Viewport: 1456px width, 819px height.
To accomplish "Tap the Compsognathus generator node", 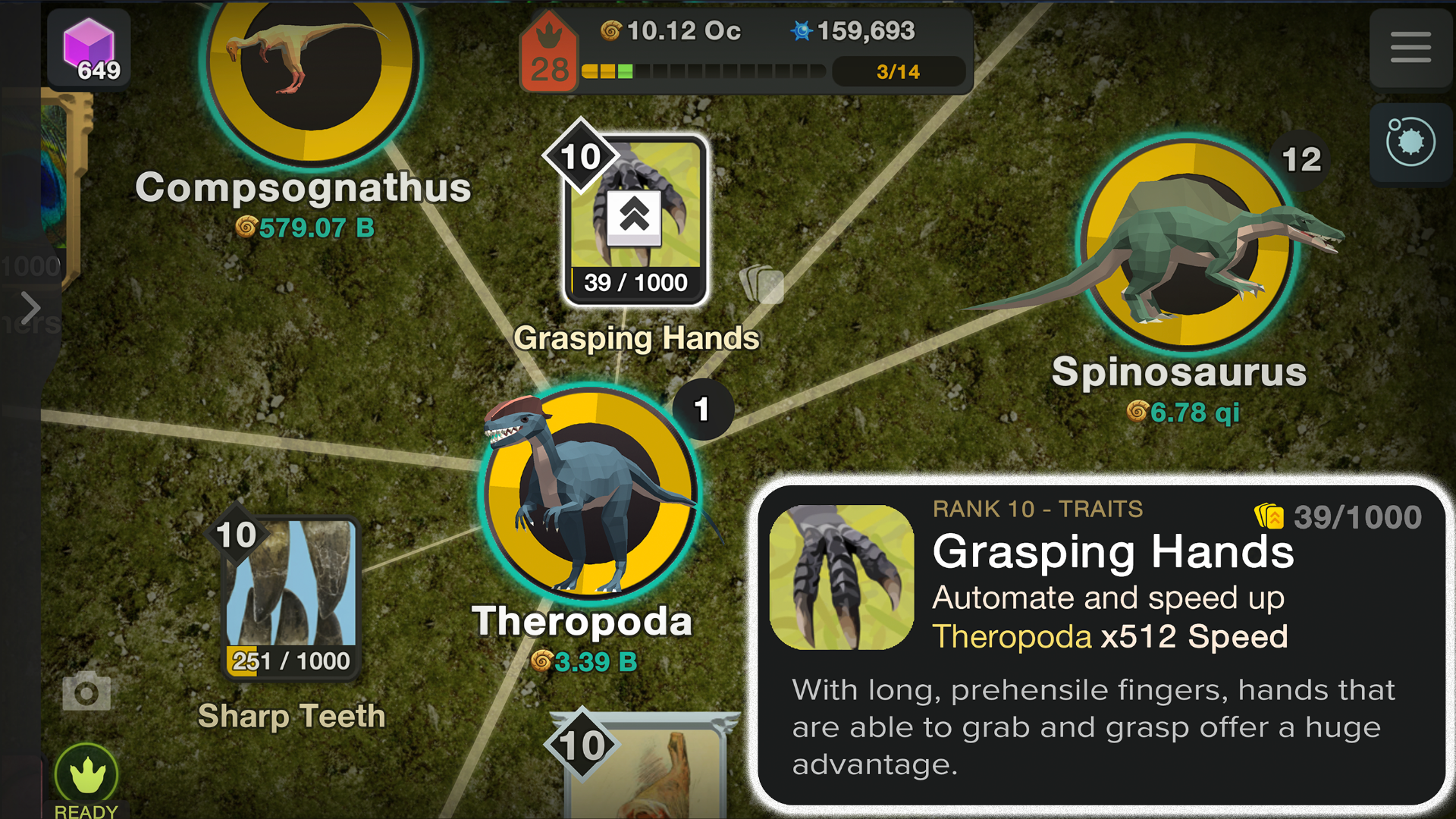I will click(x=311, y=64).
